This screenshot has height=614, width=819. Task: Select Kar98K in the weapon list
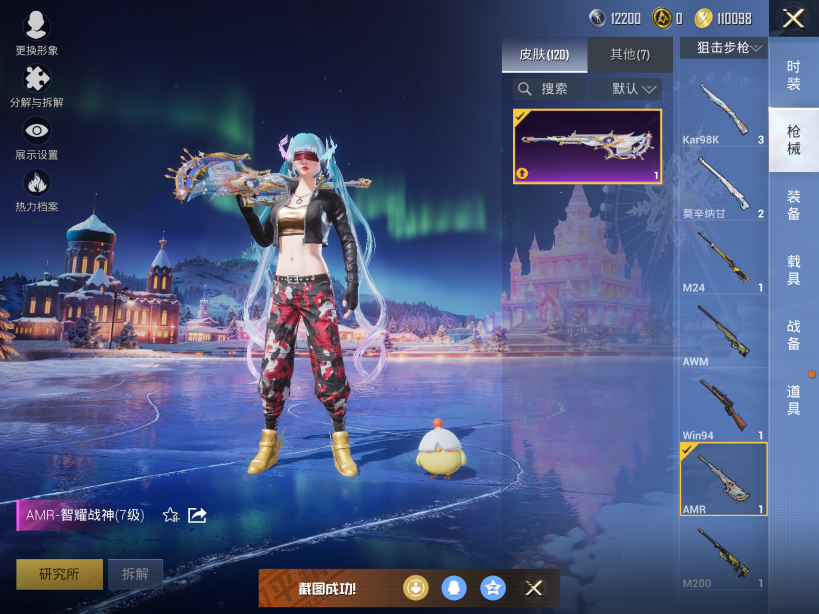coord(723,112)
